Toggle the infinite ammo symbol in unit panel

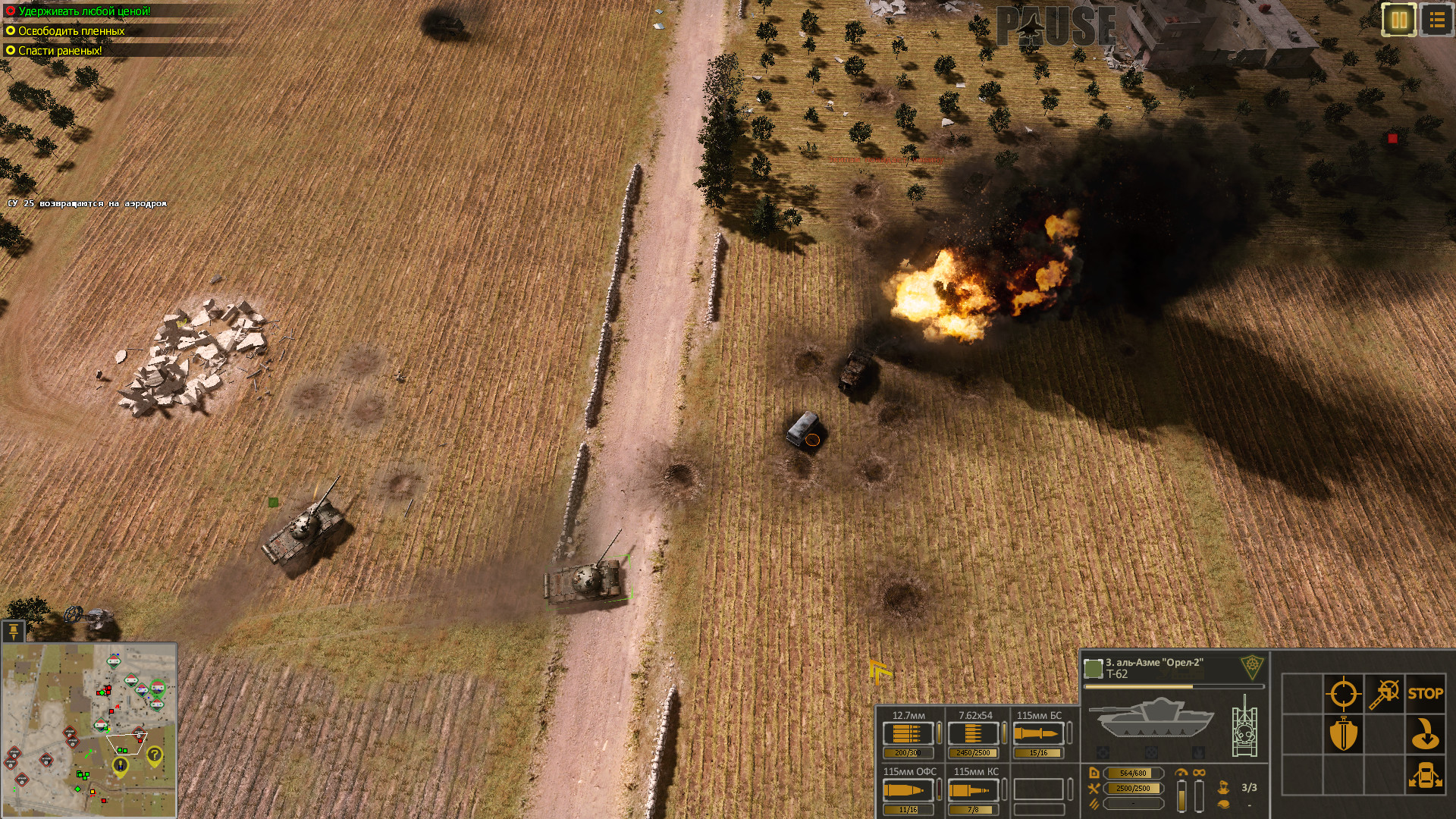[x=1199, y=773]
